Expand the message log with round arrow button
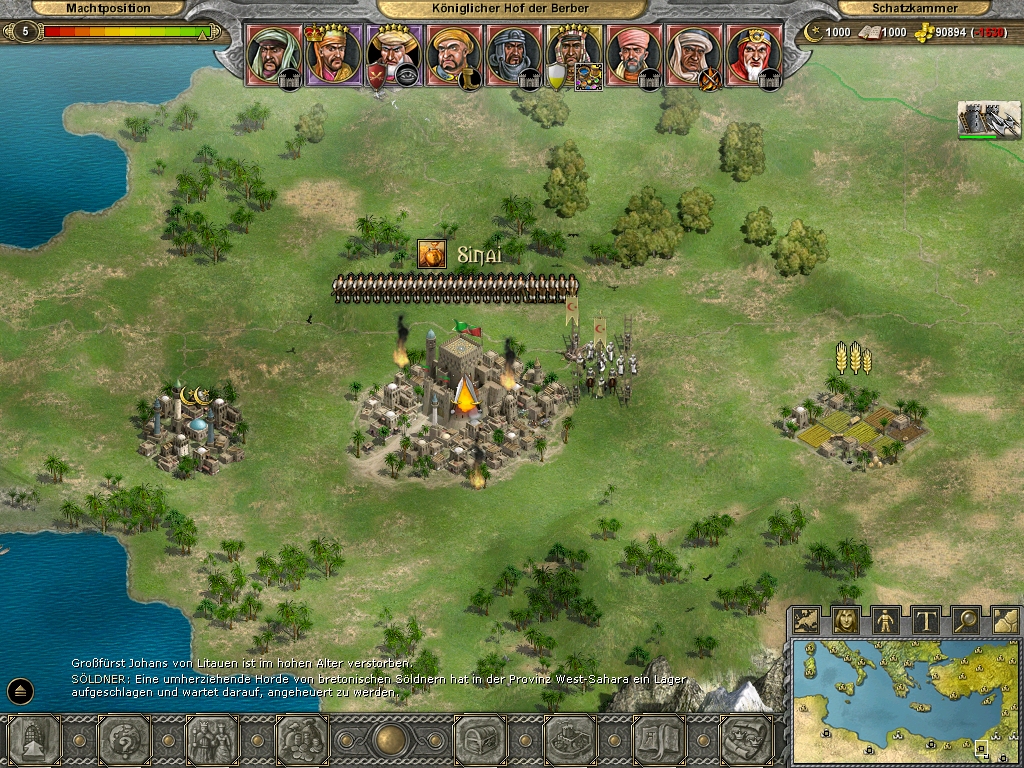 [x=21, y=690]
